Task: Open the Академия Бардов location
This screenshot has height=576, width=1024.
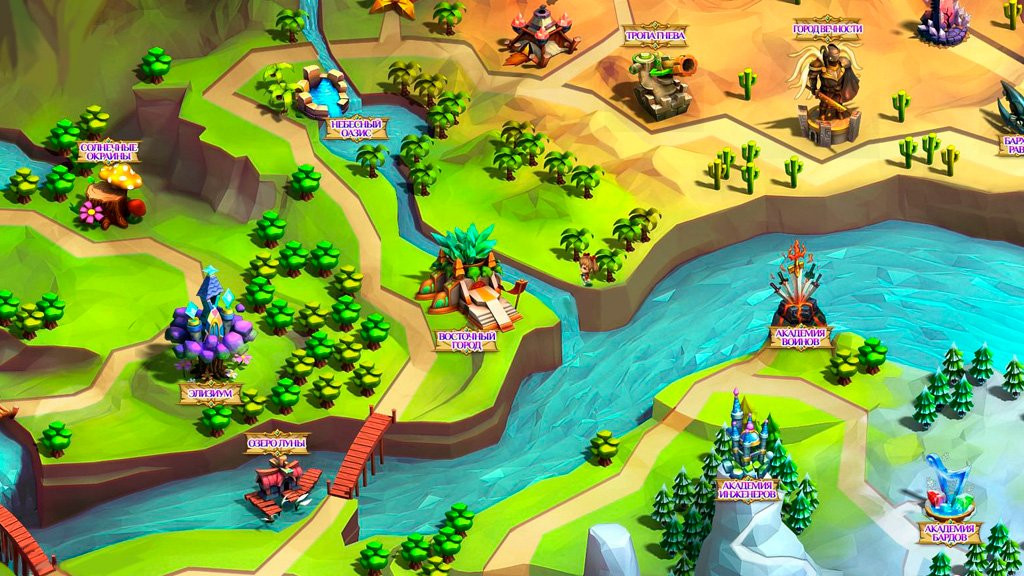Action: (x=949, y=532)
